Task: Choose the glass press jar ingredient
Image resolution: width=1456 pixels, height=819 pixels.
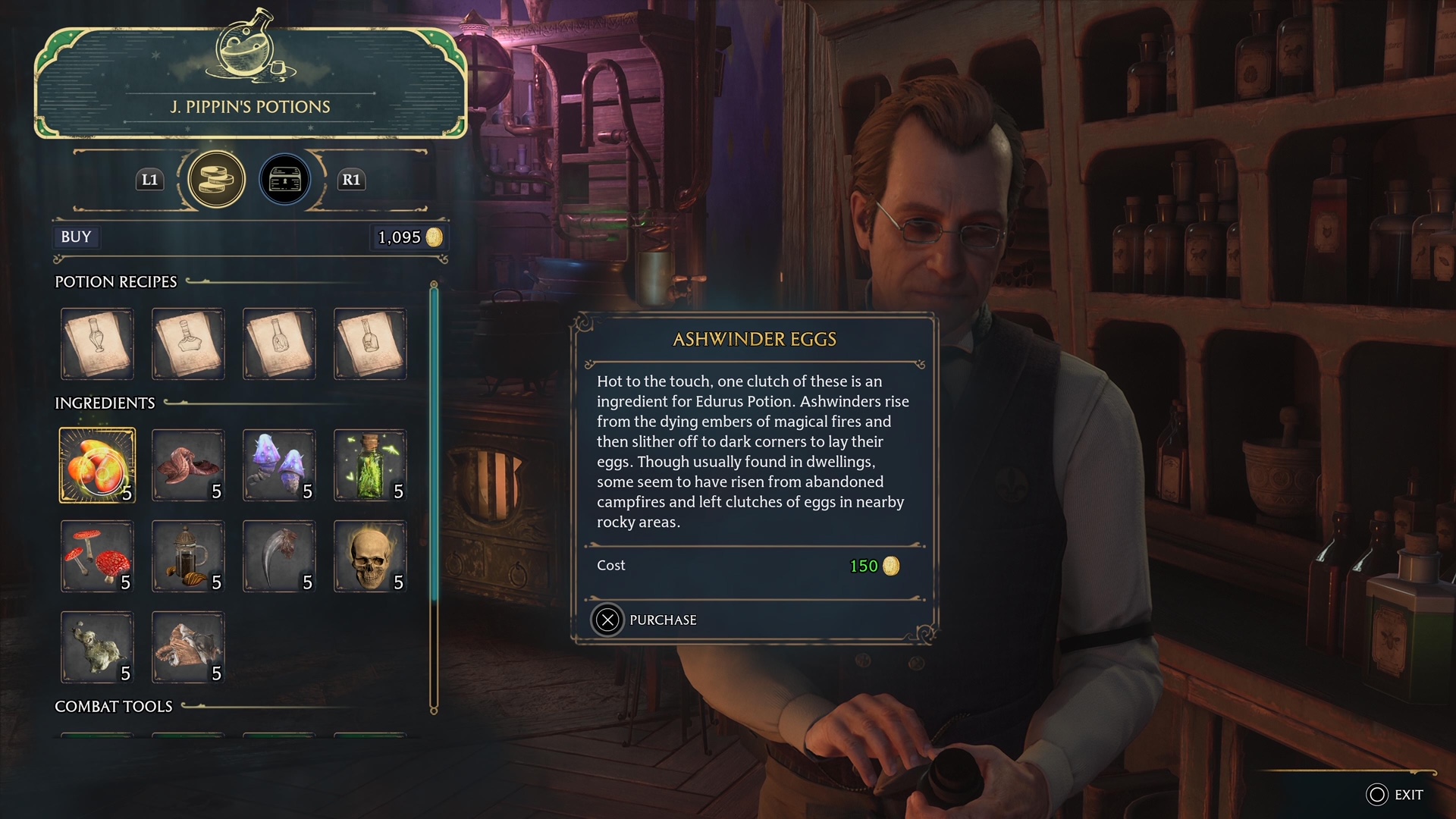Action: tap(188, 557)
